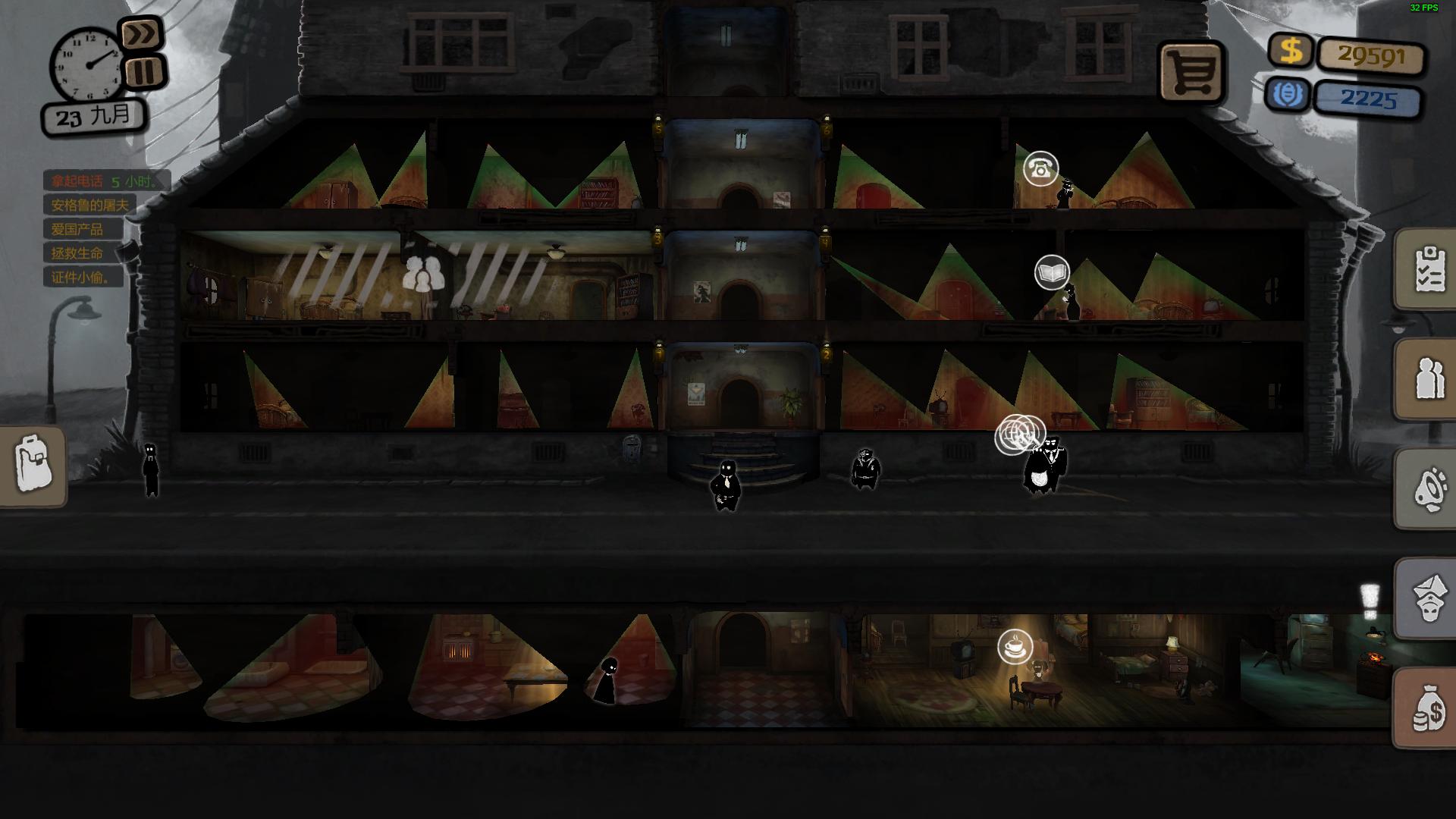
Task: Click the white exclamation mark alert
Action: tap(1369, 601)
